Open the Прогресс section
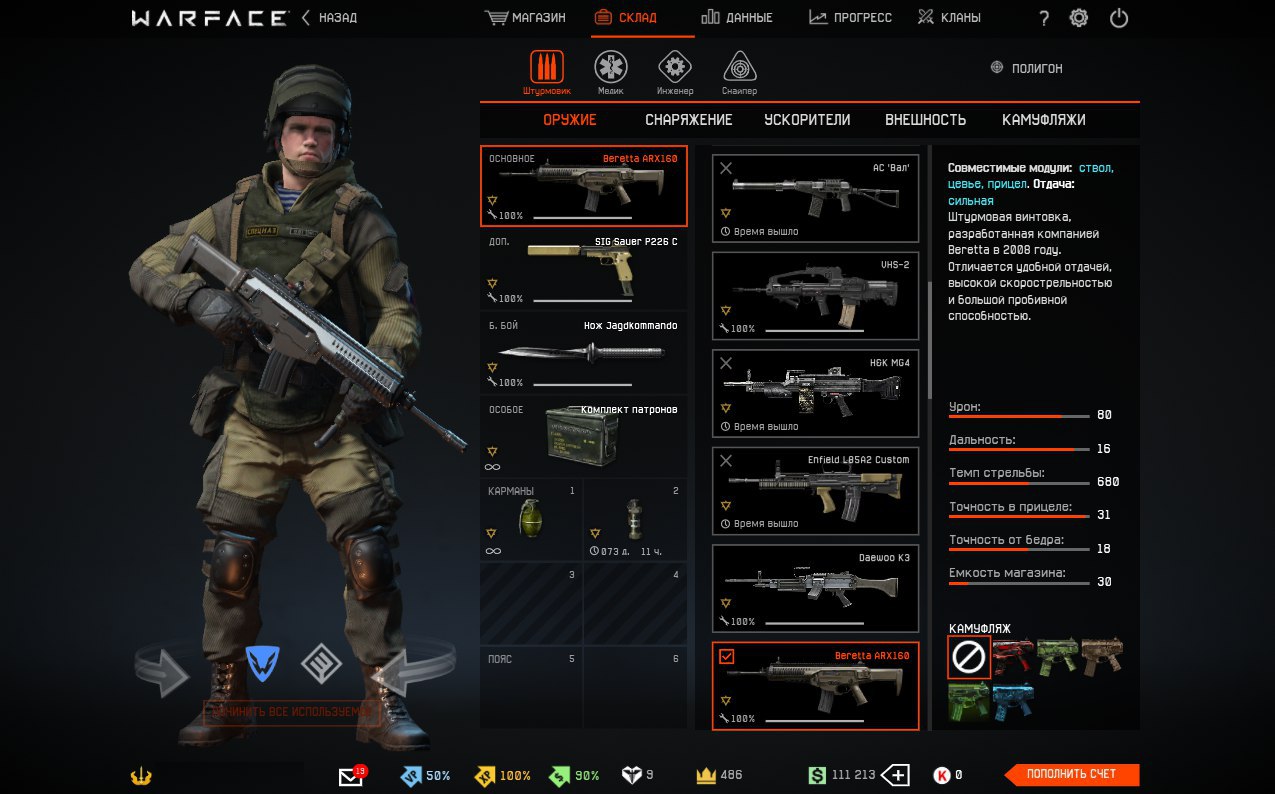The image size is (1275, 794). [x=850, y=18]
